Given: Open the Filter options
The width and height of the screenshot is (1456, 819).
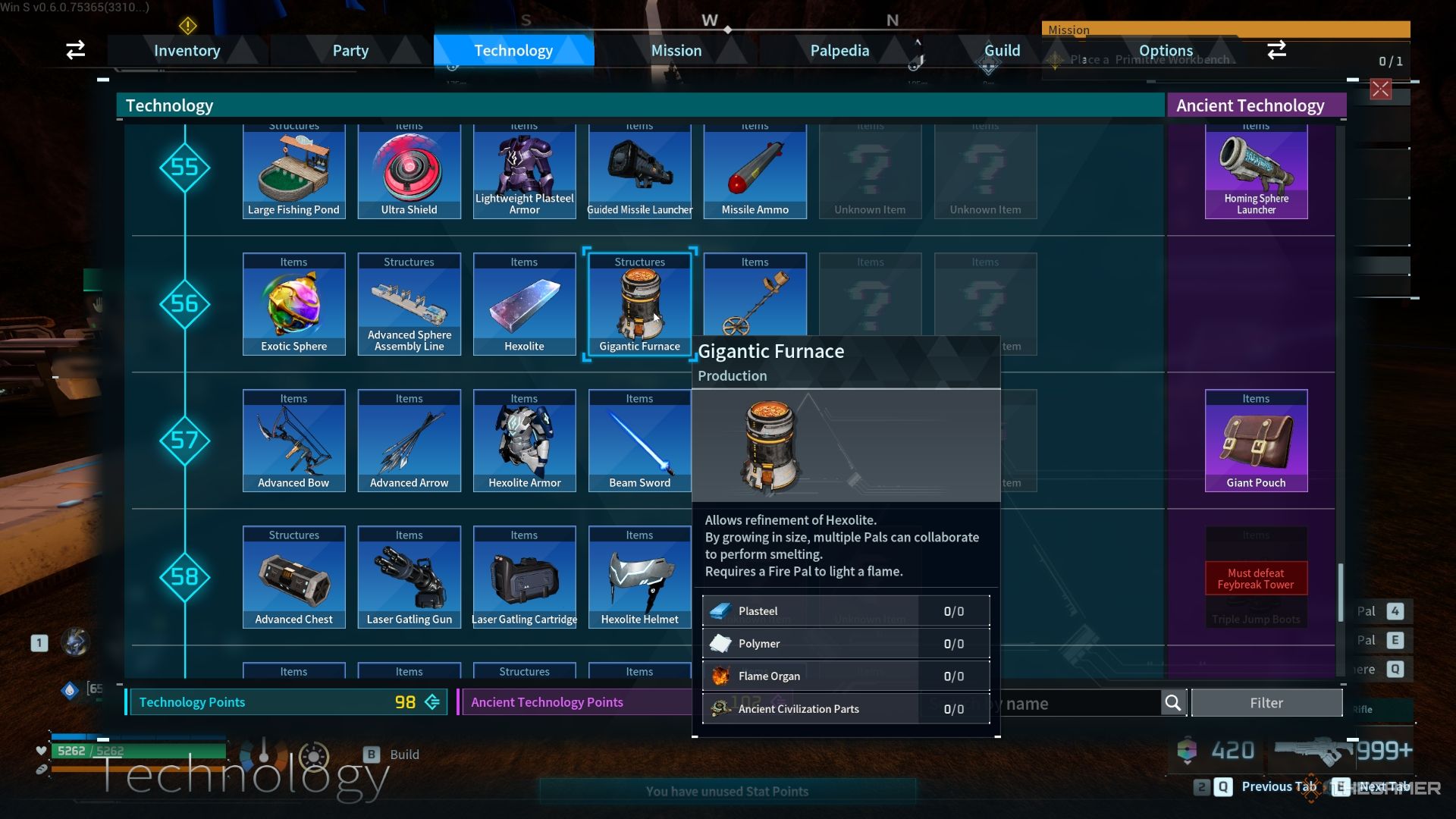Looking at the screenshot, I should coord(1266,703).
